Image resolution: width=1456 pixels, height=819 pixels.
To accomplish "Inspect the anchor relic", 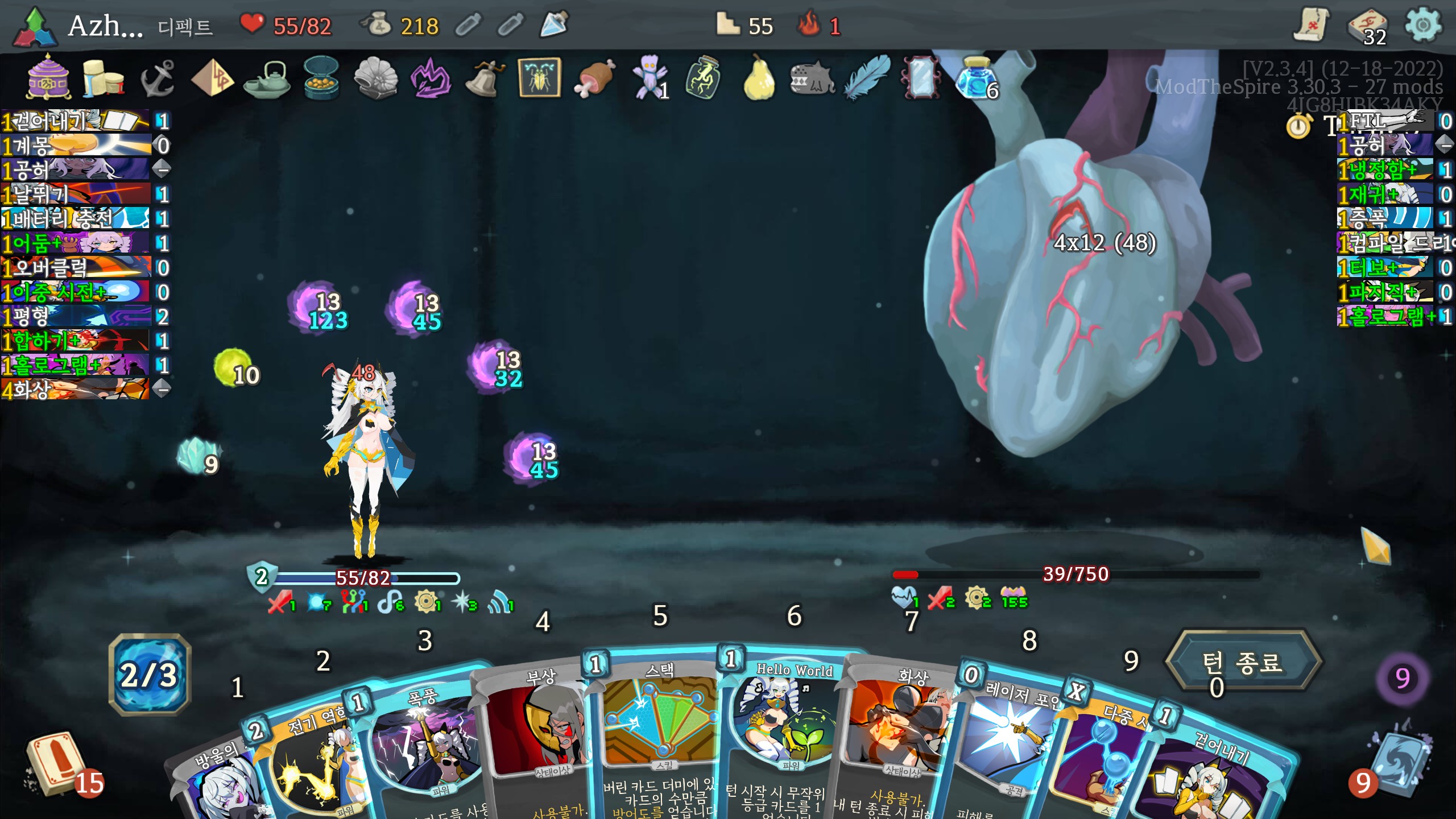I will pos(157,78).
